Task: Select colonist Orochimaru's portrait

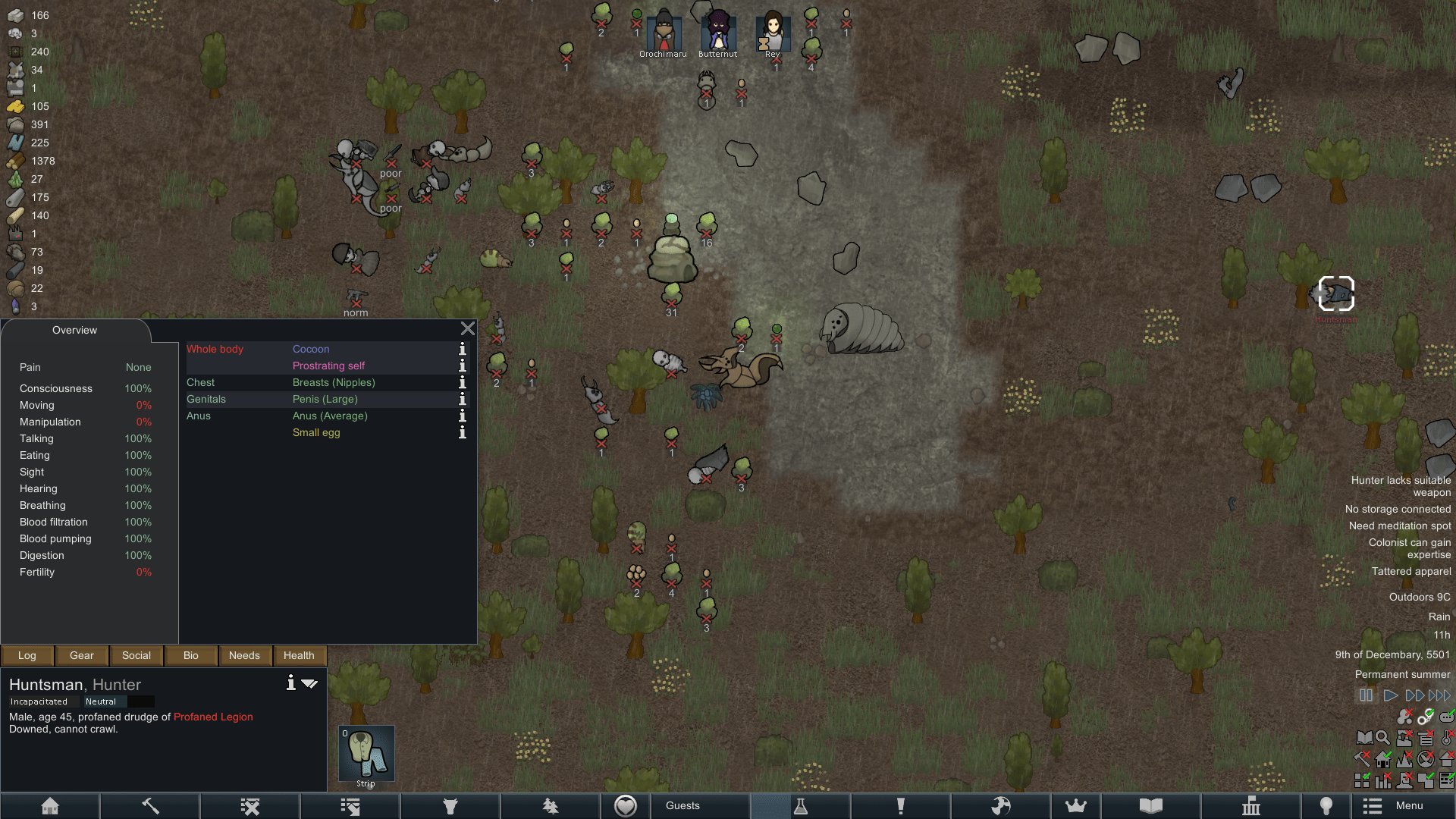Action: 664,32
